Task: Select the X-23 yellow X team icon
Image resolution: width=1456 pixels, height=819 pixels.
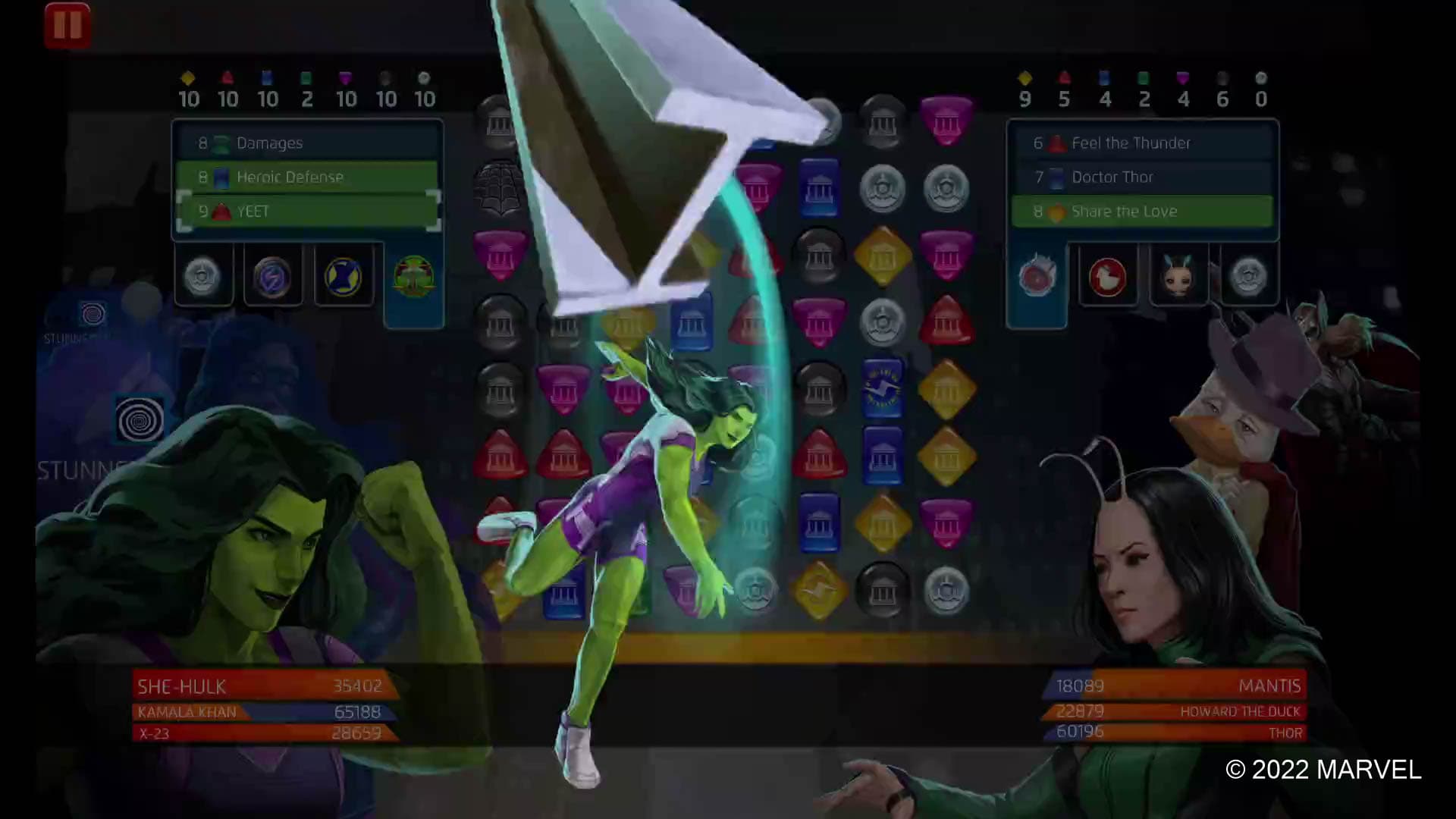Action: (344, 276)
